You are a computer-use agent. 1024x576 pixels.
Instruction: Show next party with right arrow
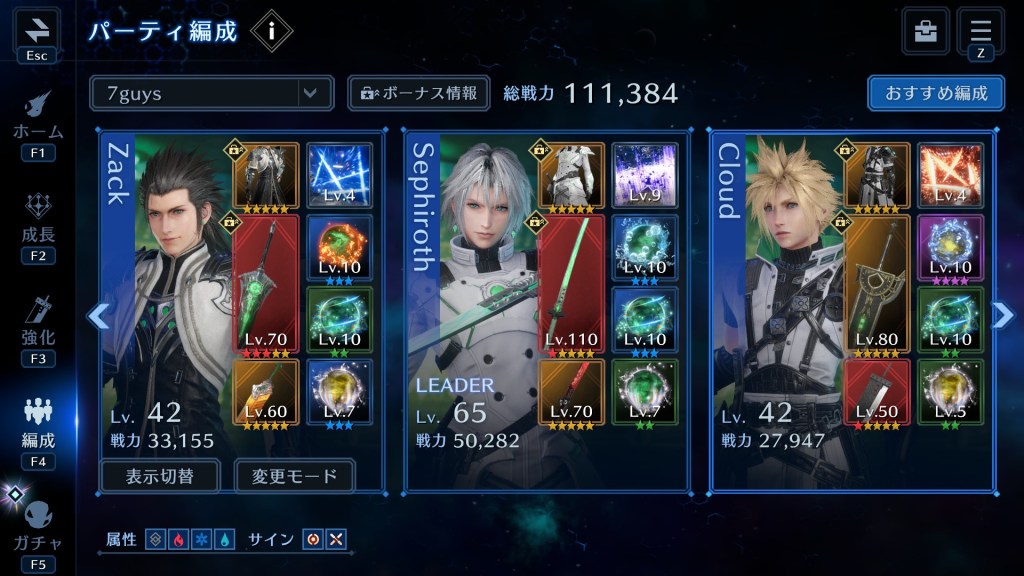point(1002,316)
